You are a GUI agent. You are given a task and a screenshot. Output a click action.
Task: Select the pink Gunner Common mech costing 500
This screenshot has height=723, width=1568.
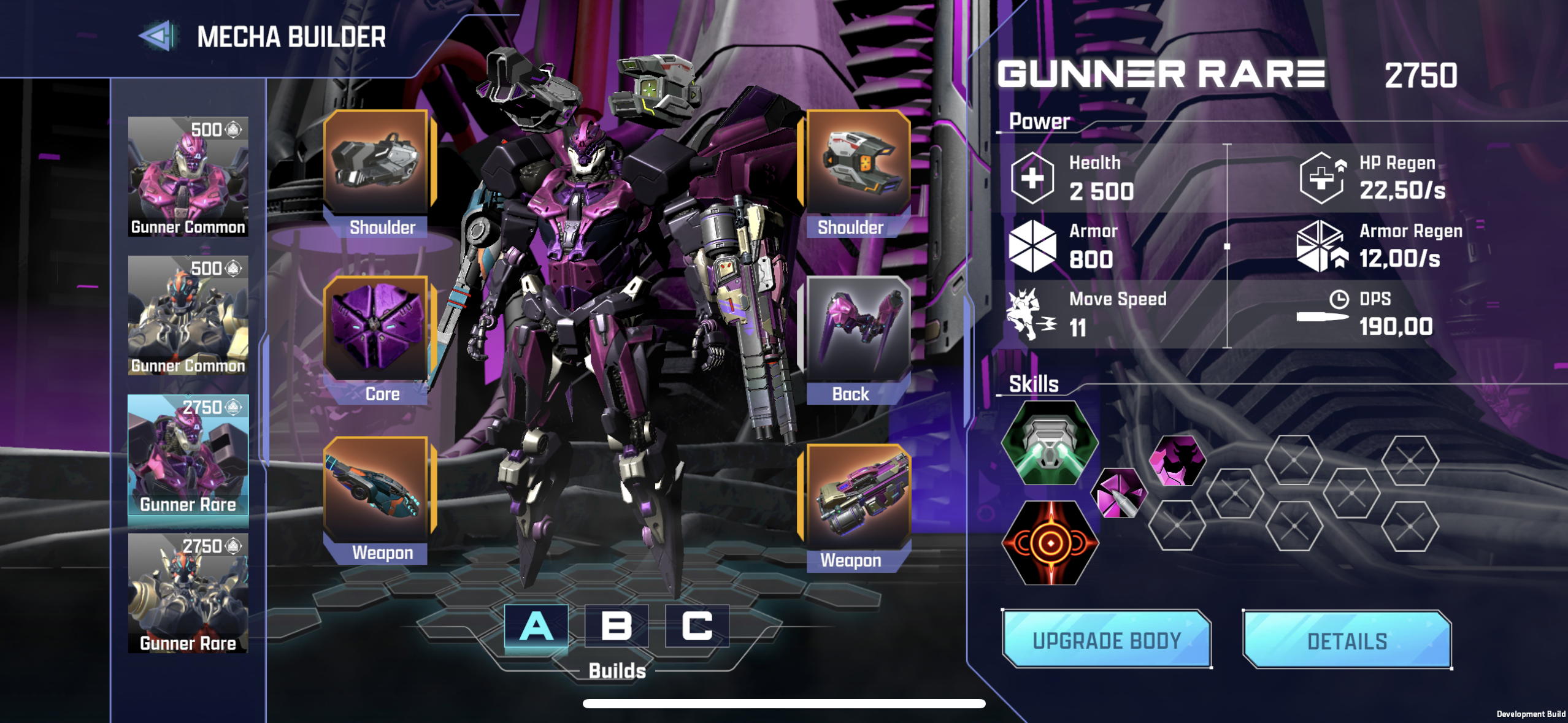188,177
